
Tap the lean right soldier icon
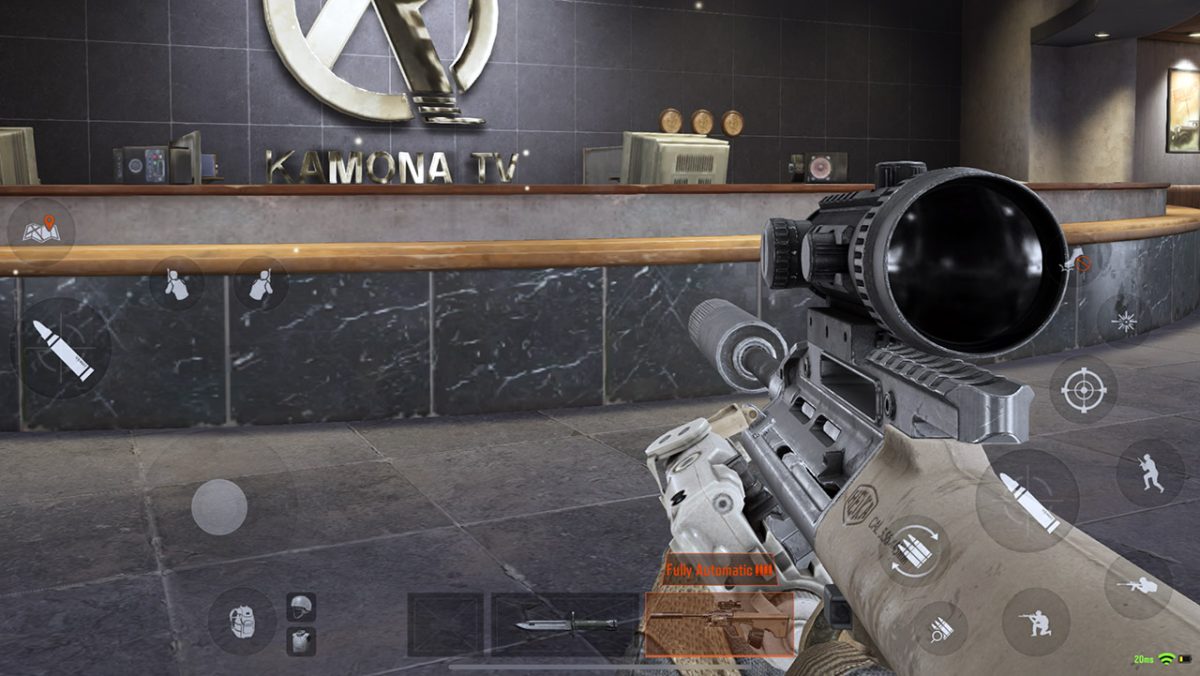coord(261,283)
